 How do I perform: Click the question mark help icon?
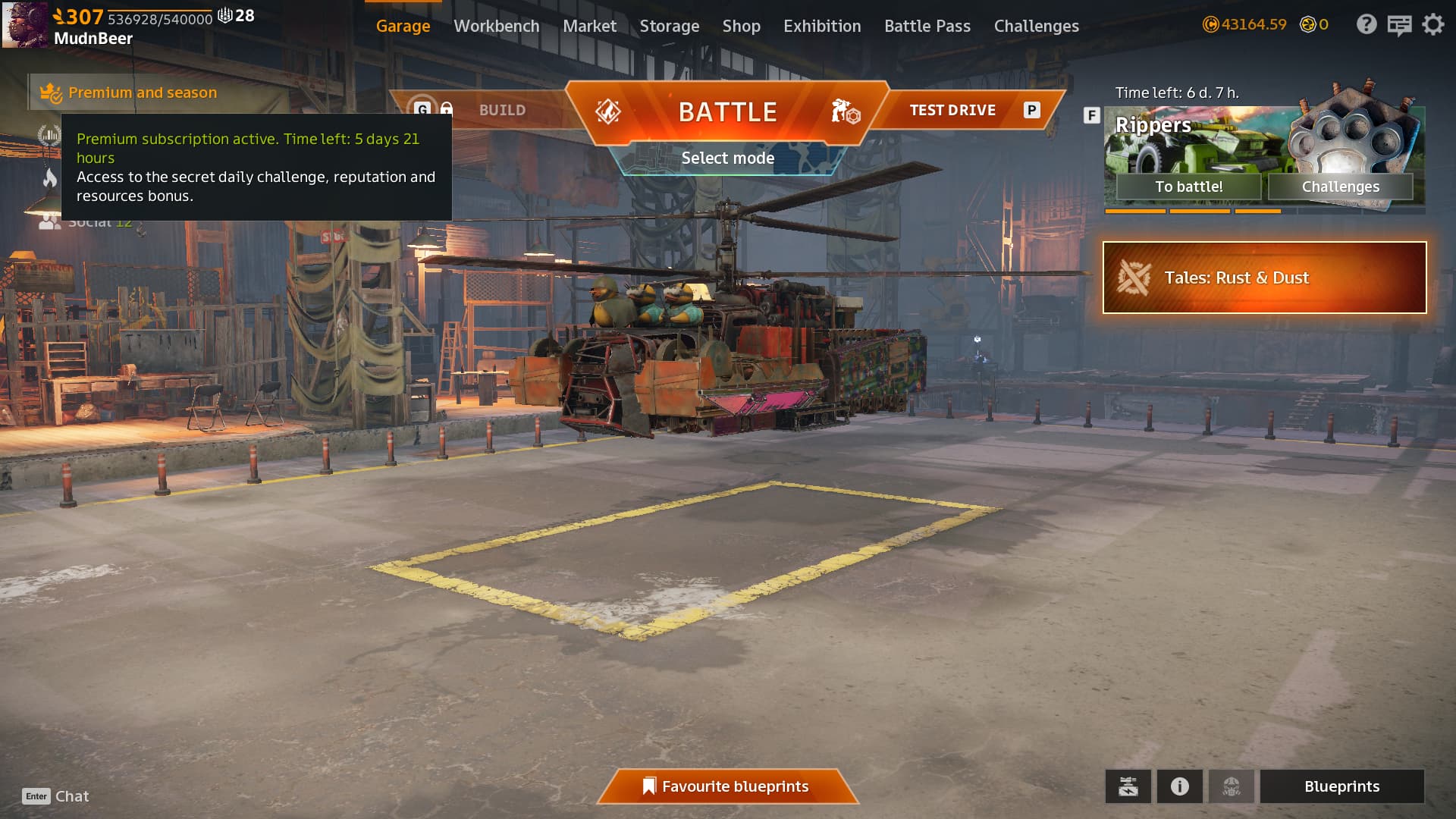coord(1366,25)
